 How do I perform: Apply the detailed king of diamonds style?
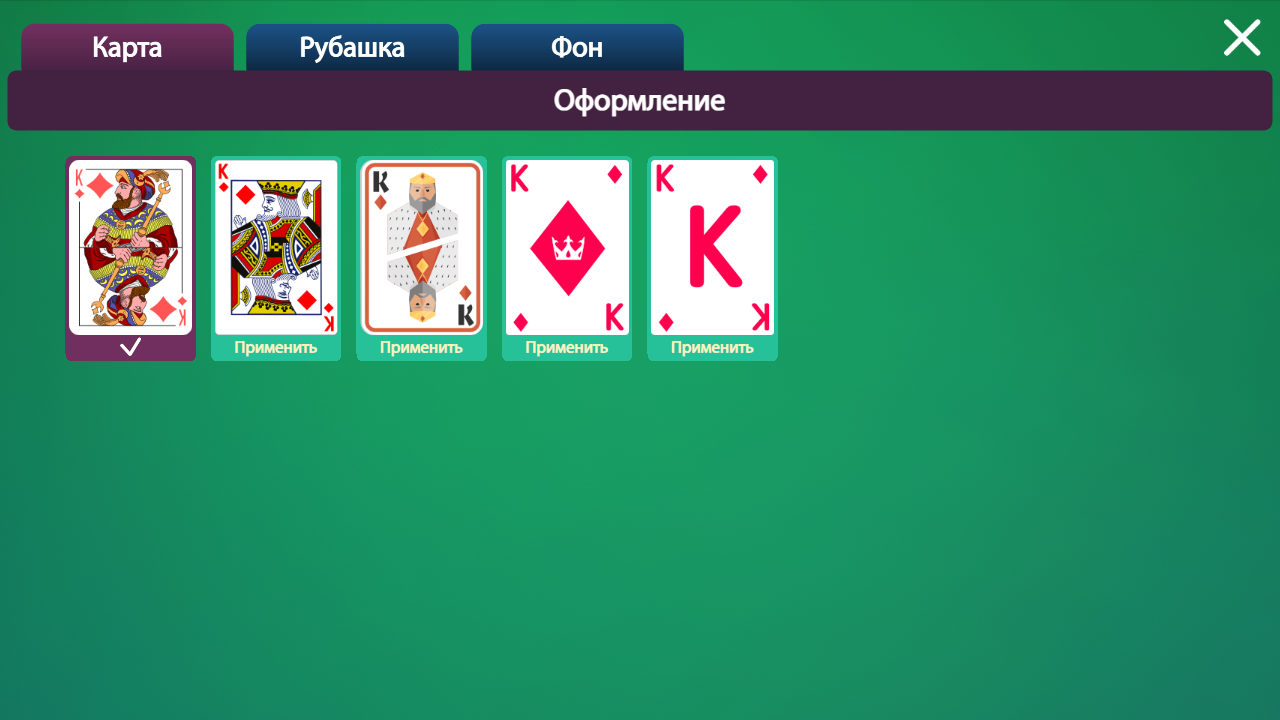[275, 347]
